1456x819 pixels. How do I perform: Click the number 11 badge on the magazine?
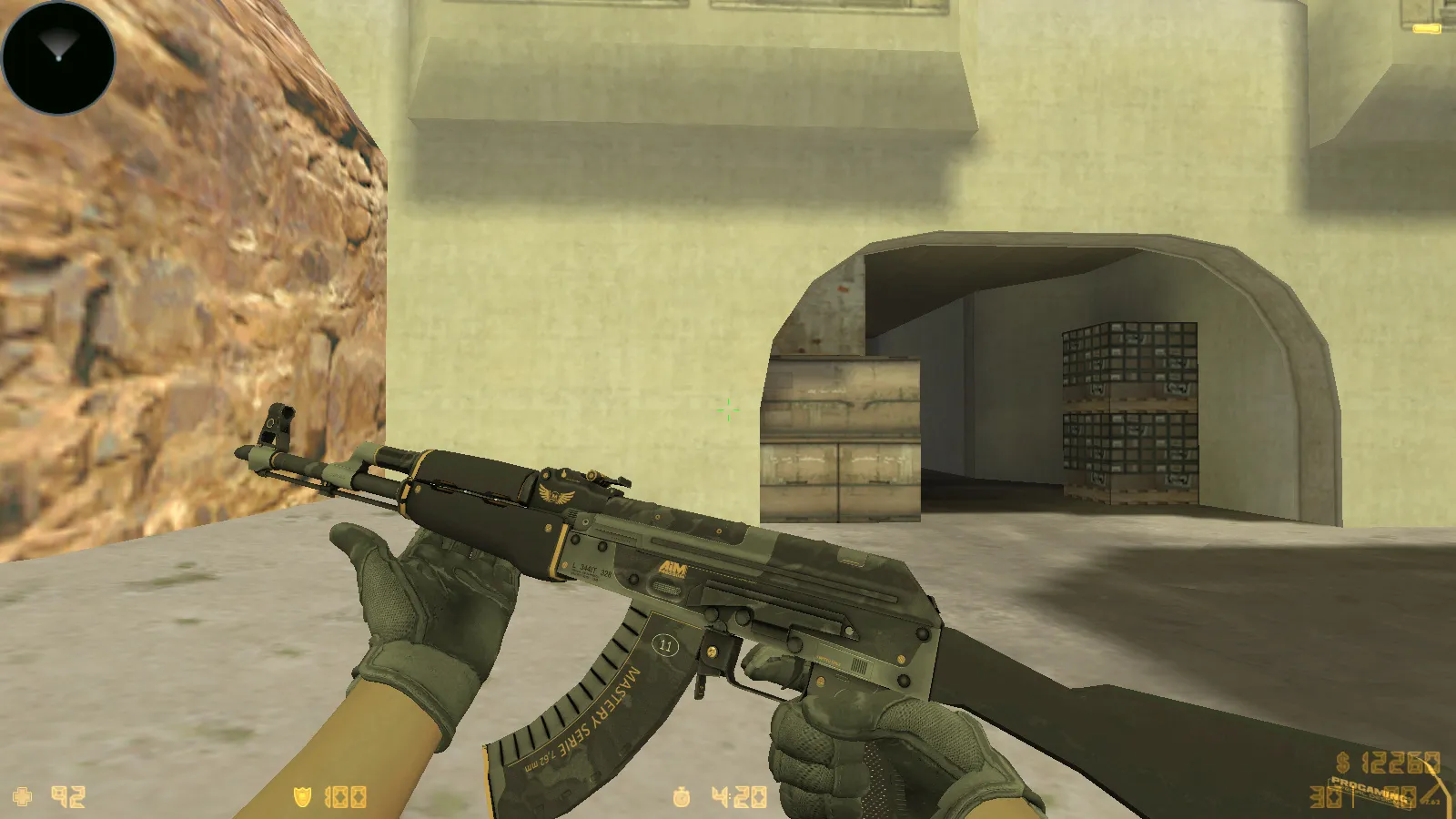(665, 644)
